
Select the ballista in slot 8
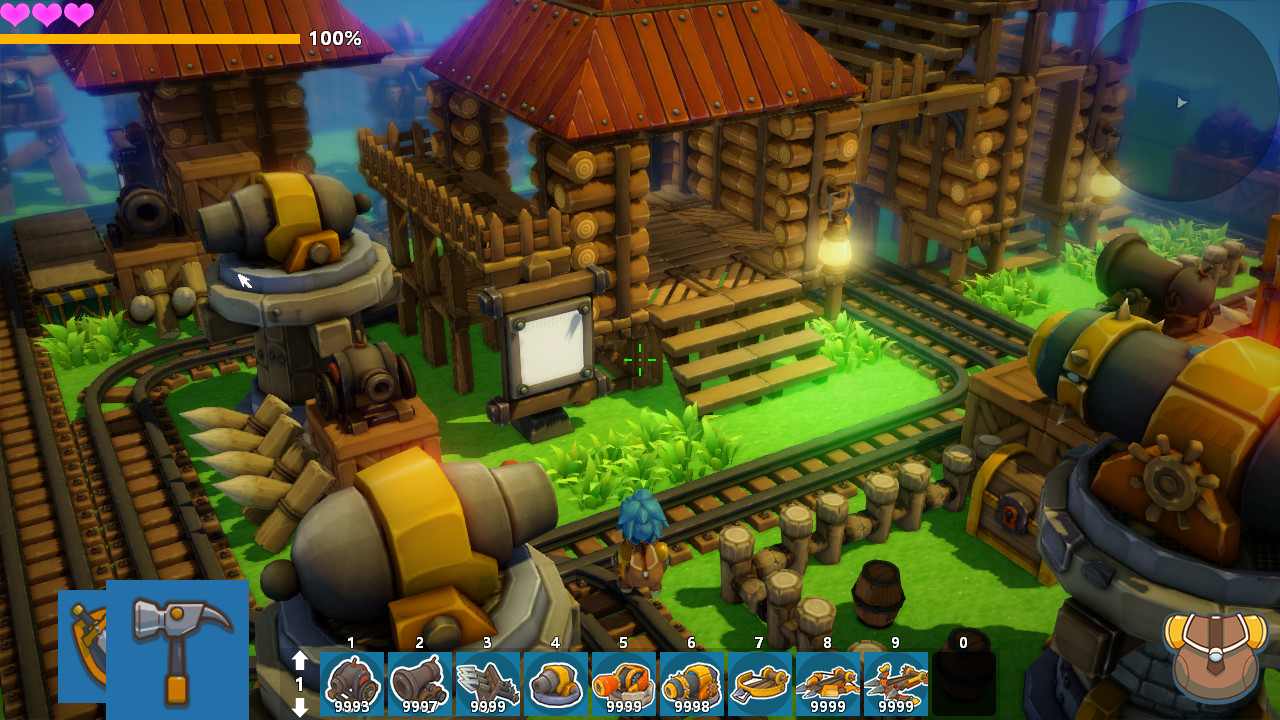pos(828,684)
